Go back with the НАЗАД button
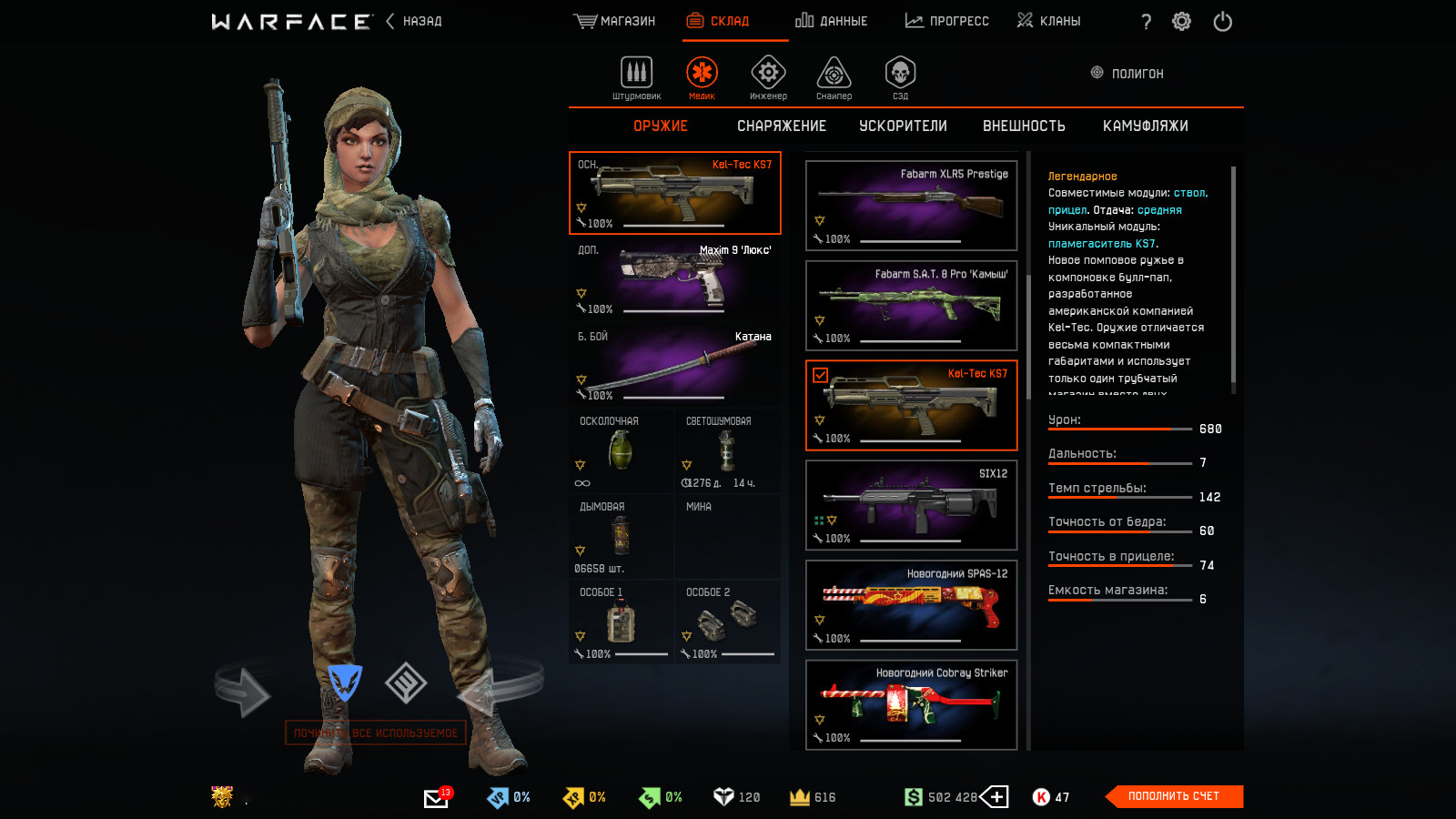Viewport: 1456px width, 819px height. click(415, 21)
